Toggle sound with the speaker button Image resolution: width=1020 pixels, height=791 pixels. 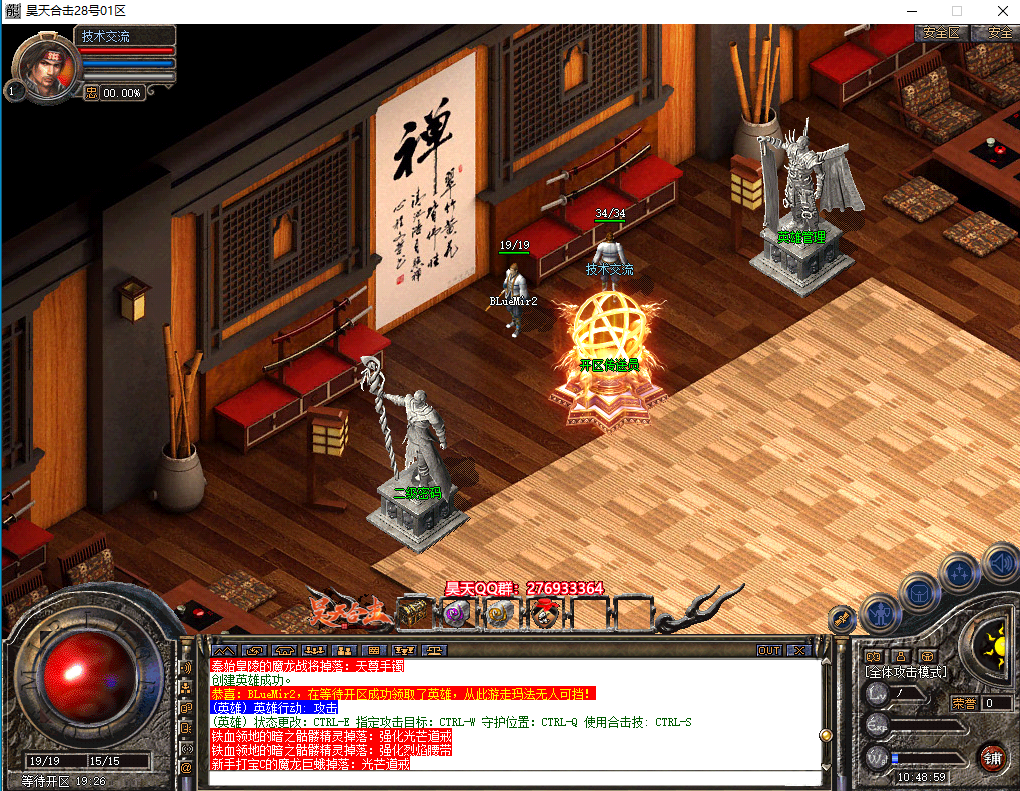[999, 562]
